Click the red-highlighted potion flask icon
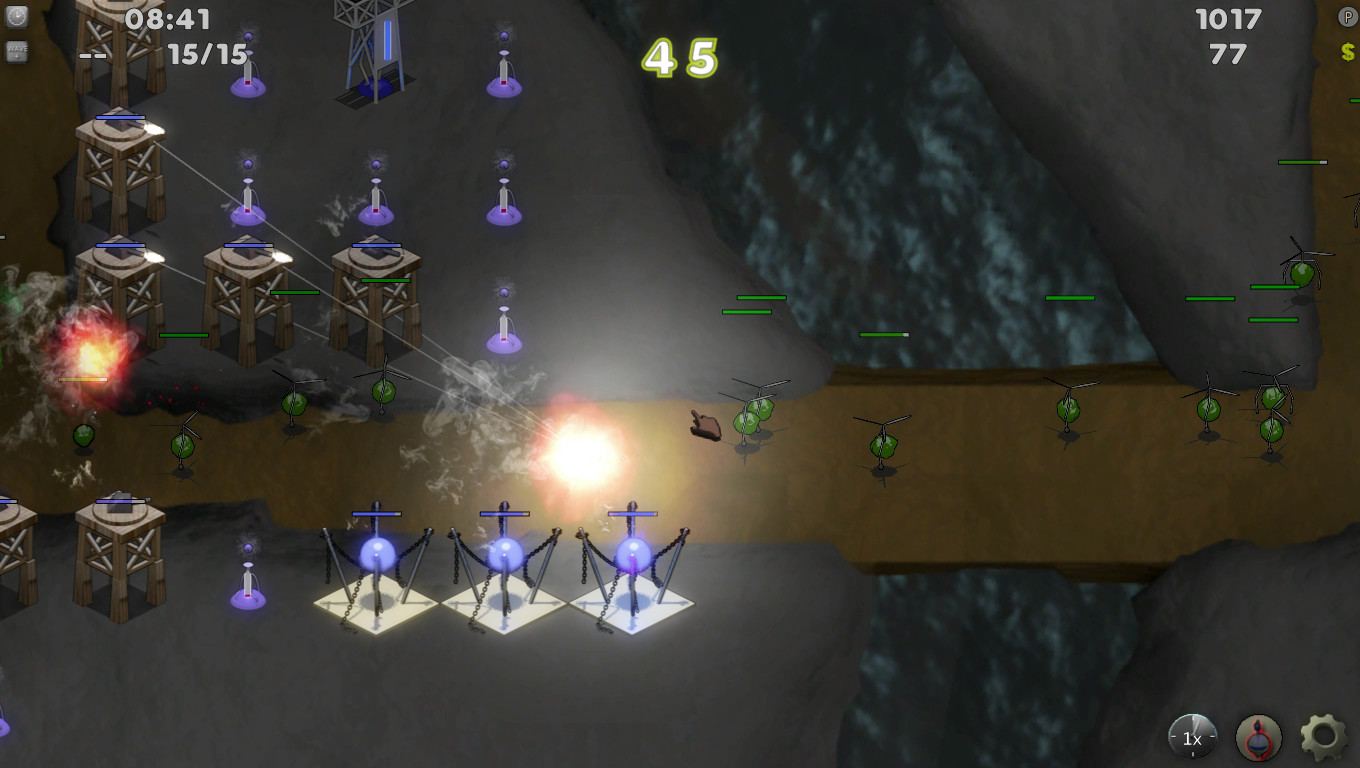This screenshot has height=768, width=1360. 1257,737
